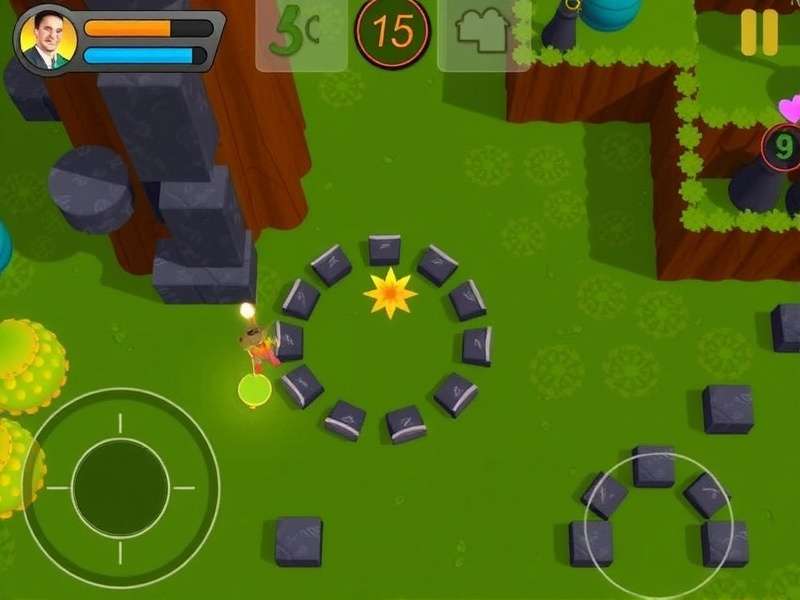Select the green squiggle ability slot

[299, 33]
